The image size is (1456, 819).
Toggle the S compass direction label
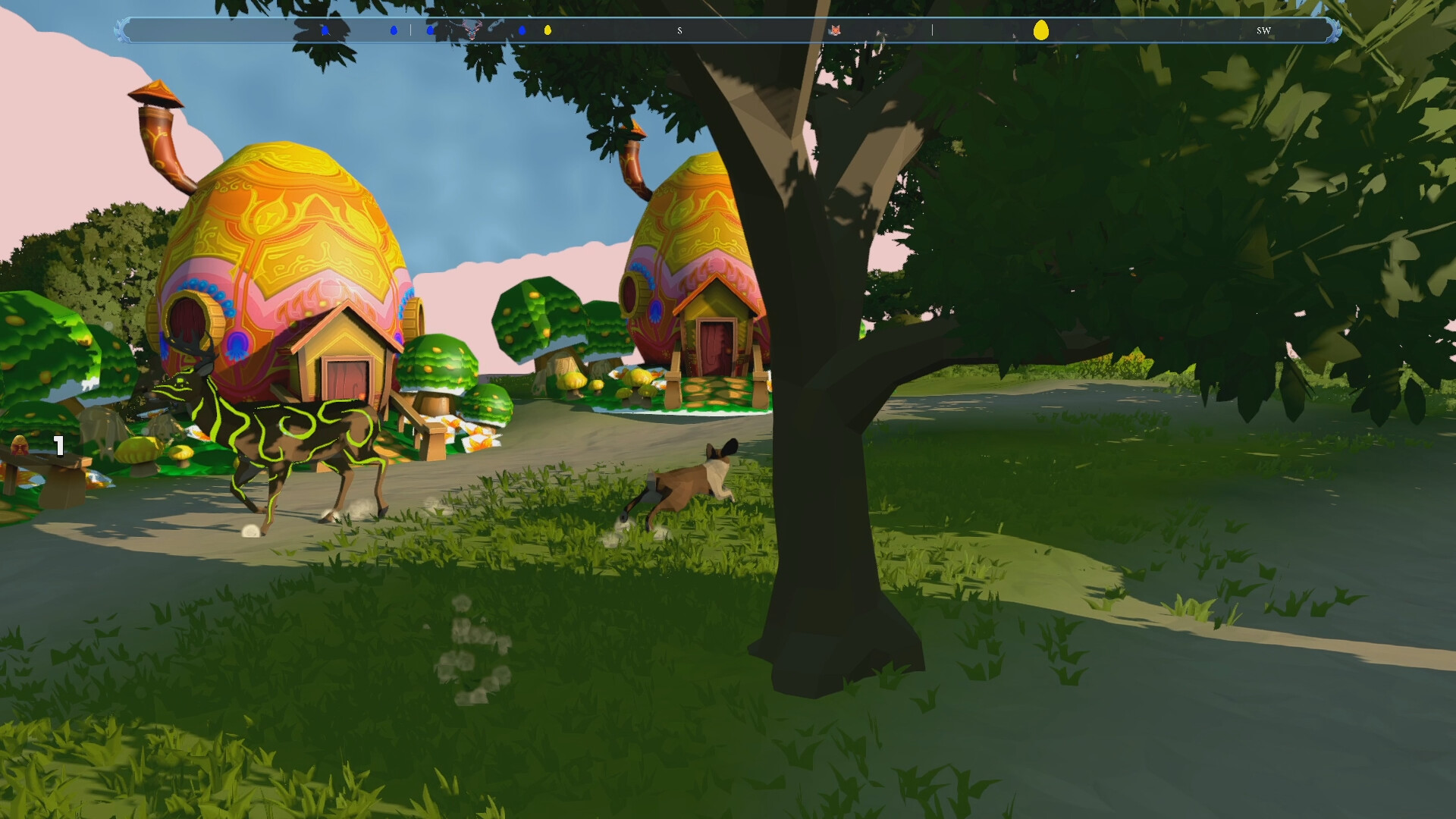680,31
